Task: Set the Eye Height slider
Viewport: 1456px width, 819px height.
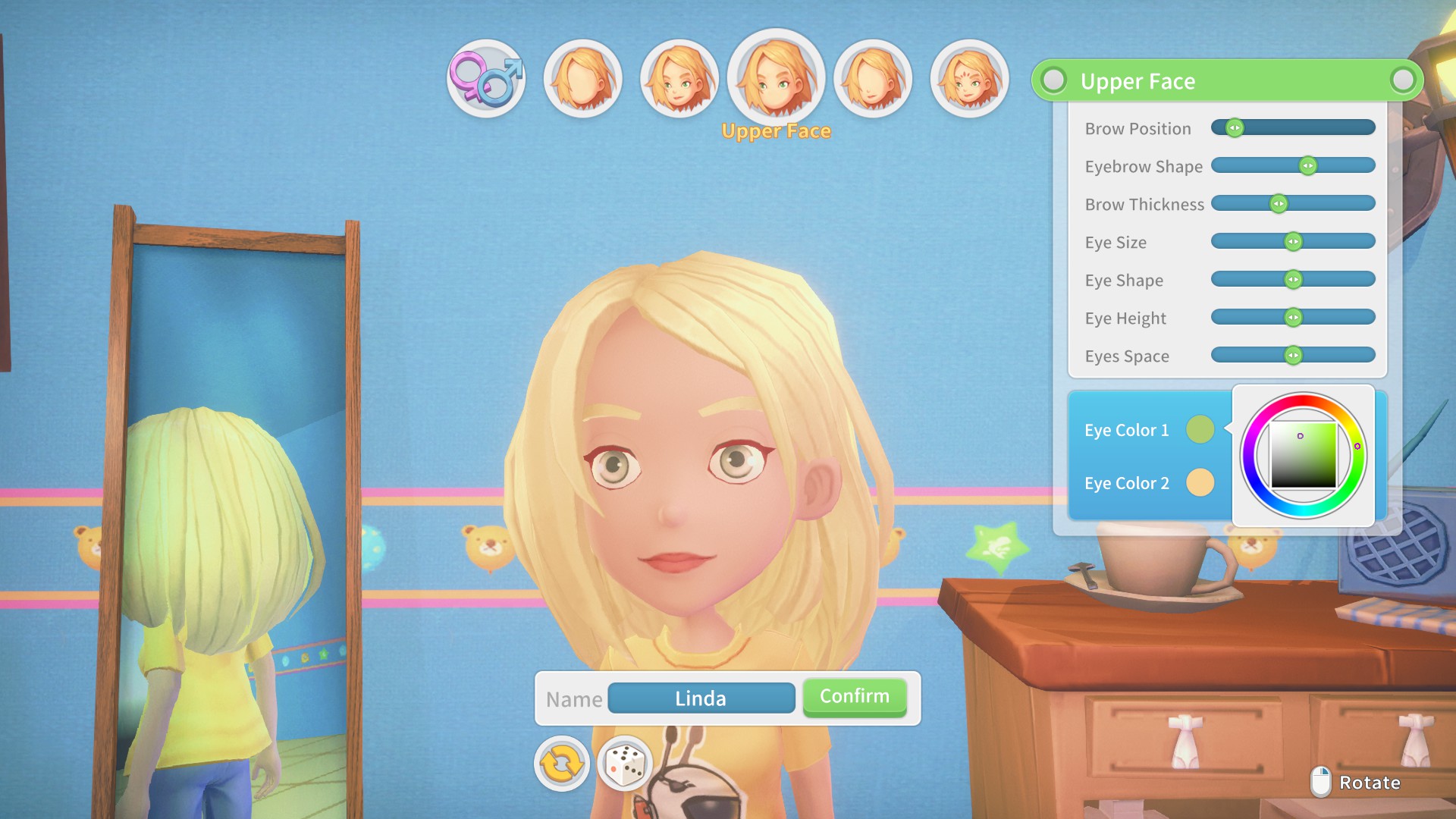Action: click(1293, 318)
